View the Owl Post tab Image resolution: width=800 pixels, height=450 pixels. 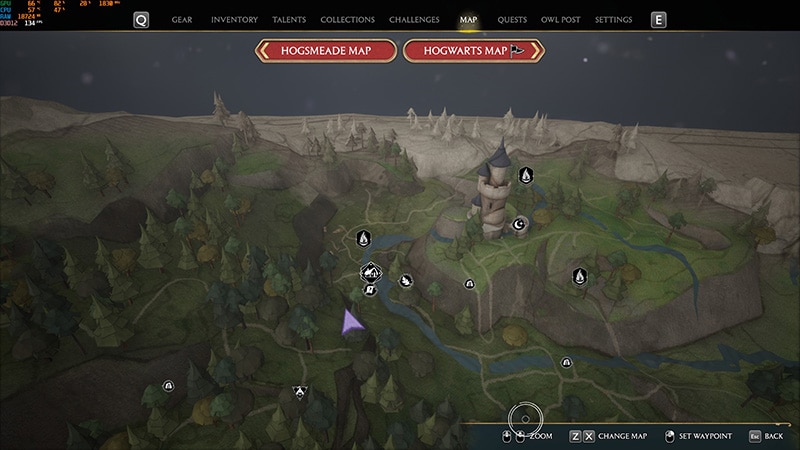coord(561,20)
